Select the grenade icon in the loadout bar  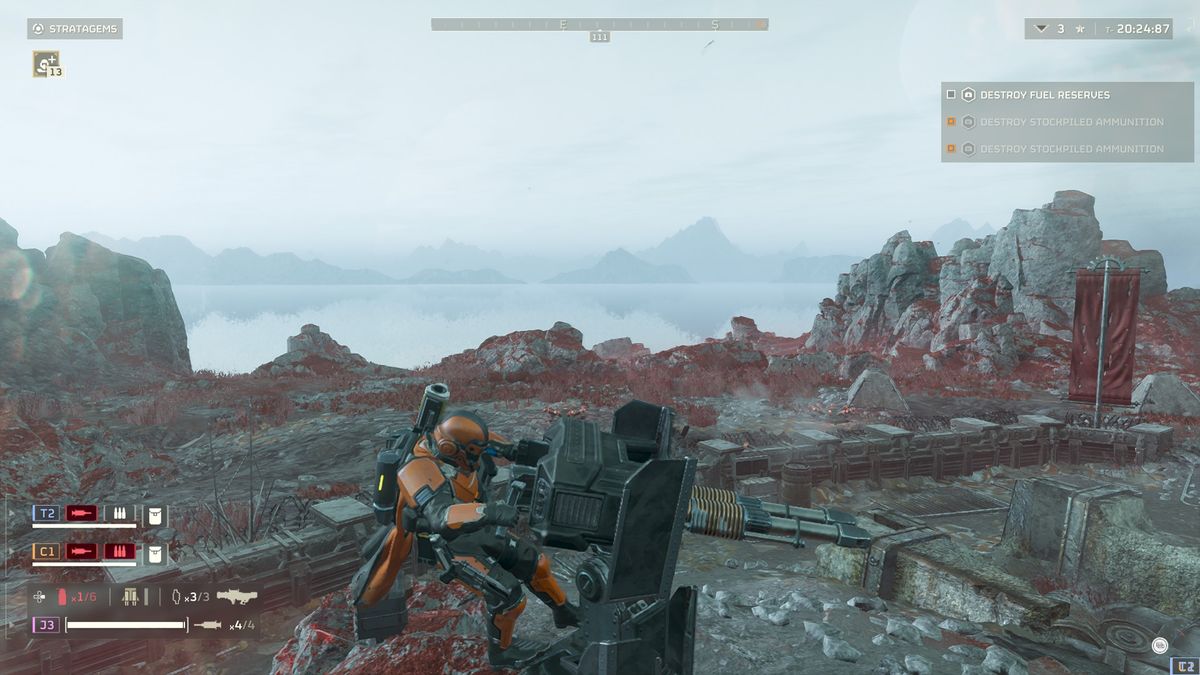176,596
